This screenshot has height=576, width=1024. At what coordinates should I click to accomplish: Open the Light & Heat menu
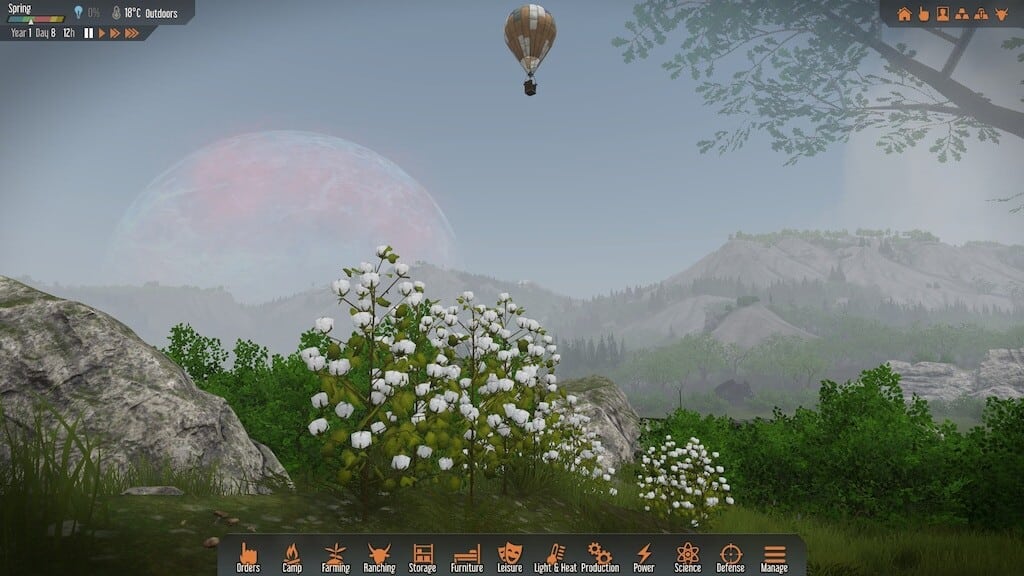555,556
